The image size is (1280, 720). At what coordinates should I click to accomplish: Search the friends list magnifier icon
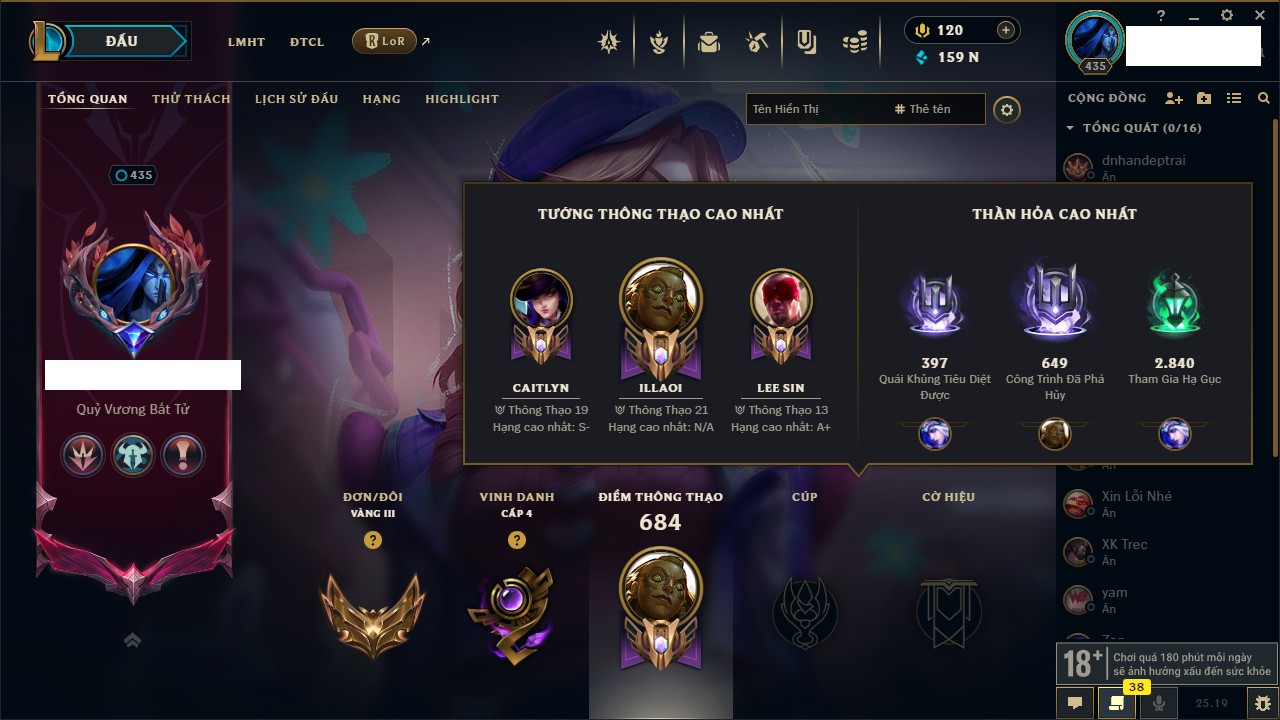tap(1264, 98)
